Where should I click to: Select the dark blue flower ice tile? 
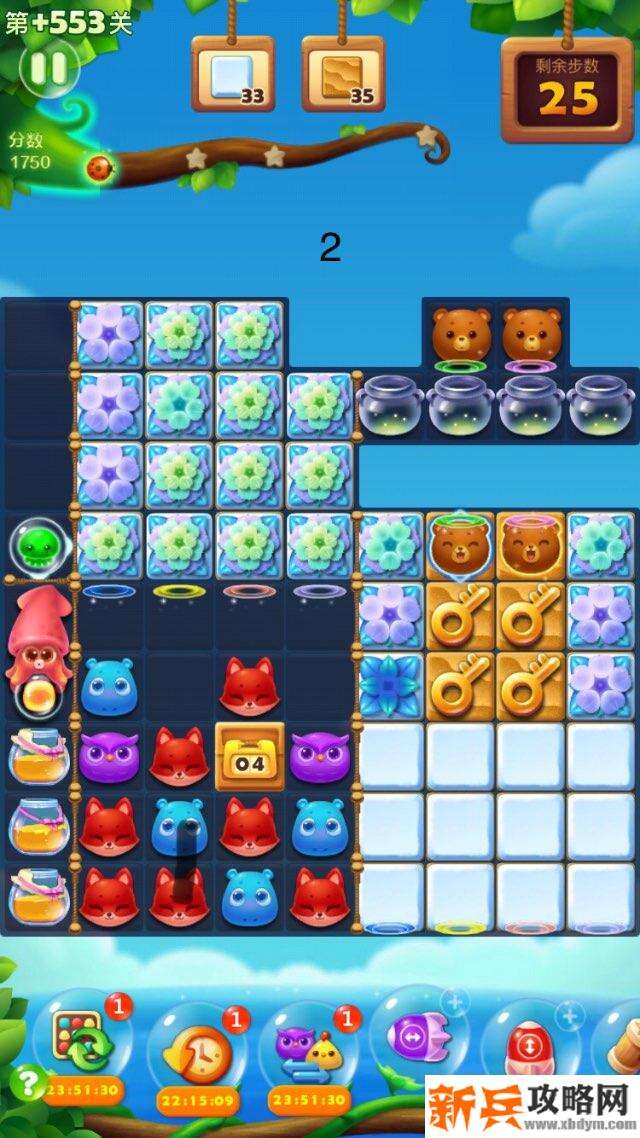click(x=391, y=686)
